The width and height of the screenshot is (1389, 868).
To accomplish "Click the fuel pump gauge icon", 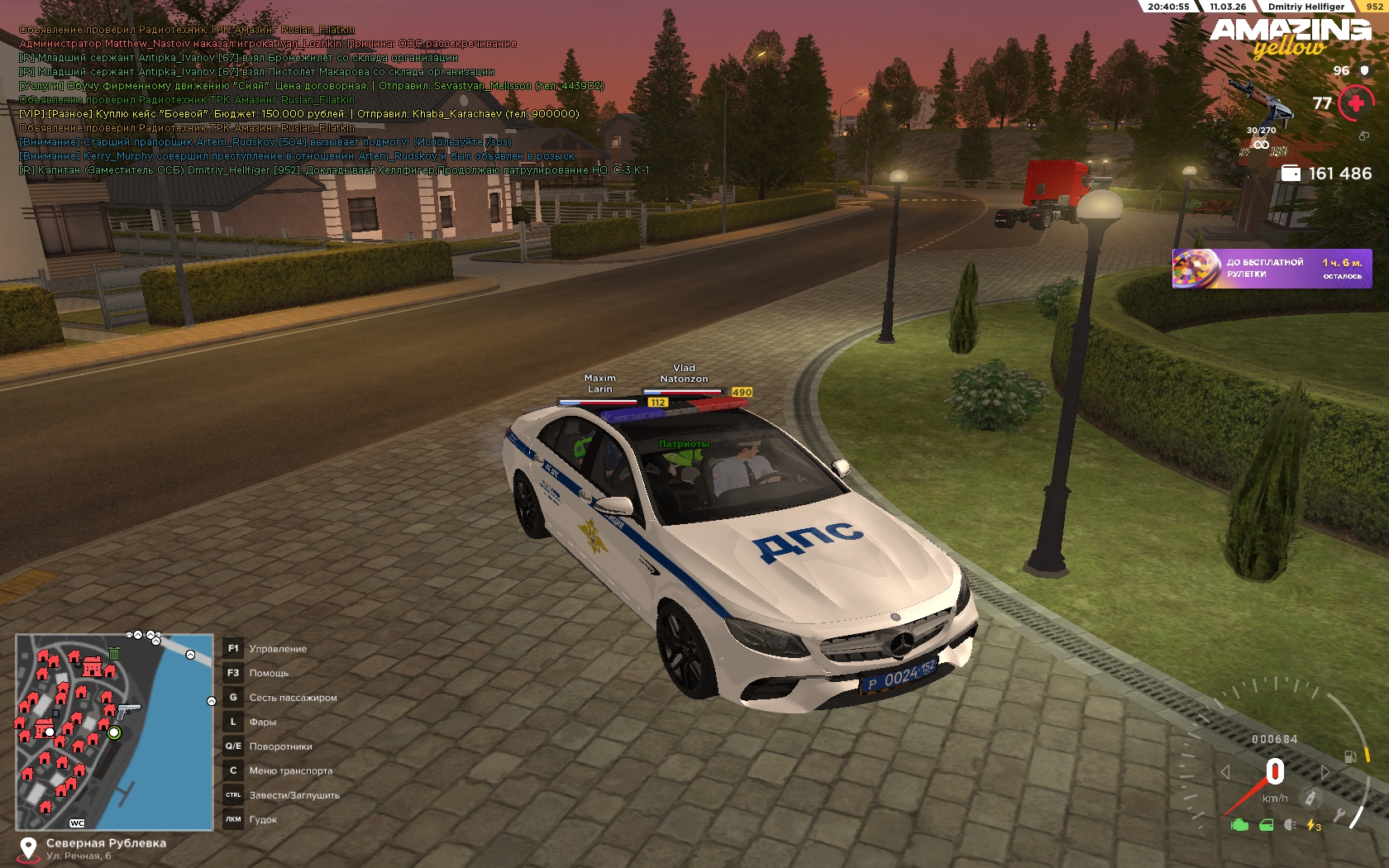I will coord(1350,756).
